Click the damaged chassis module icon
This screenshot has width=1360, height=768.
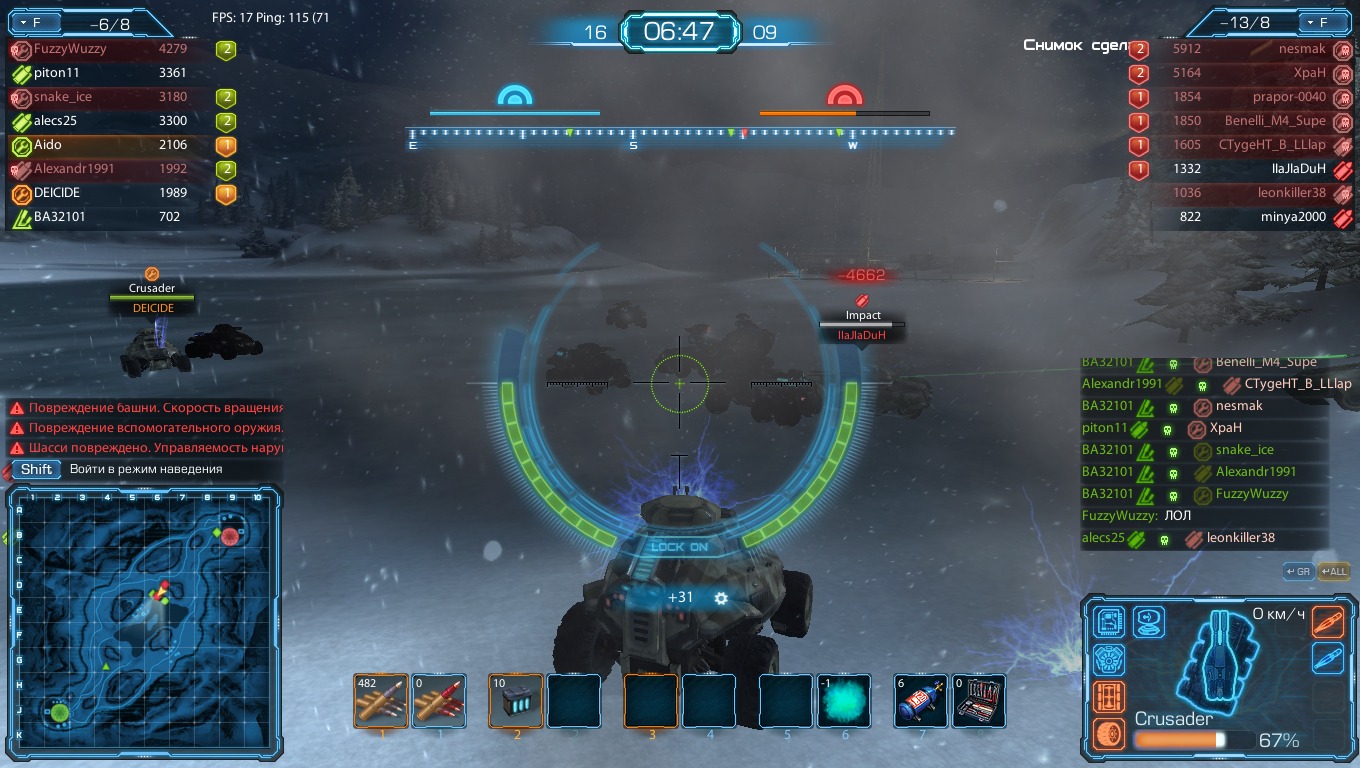coord(1108,697)
